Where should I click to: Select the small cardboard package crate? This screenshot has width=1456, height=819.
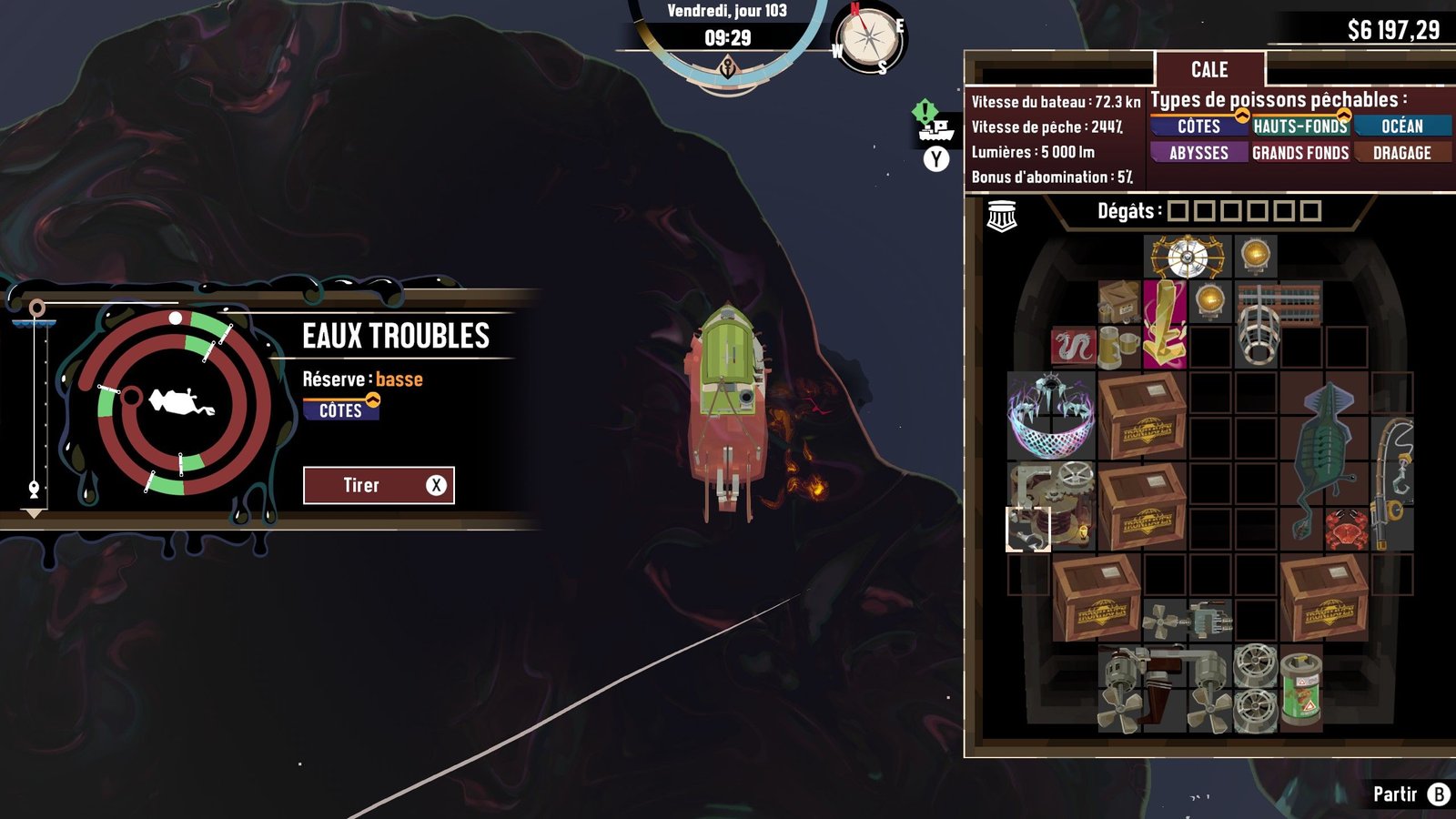pos(1118,301)
